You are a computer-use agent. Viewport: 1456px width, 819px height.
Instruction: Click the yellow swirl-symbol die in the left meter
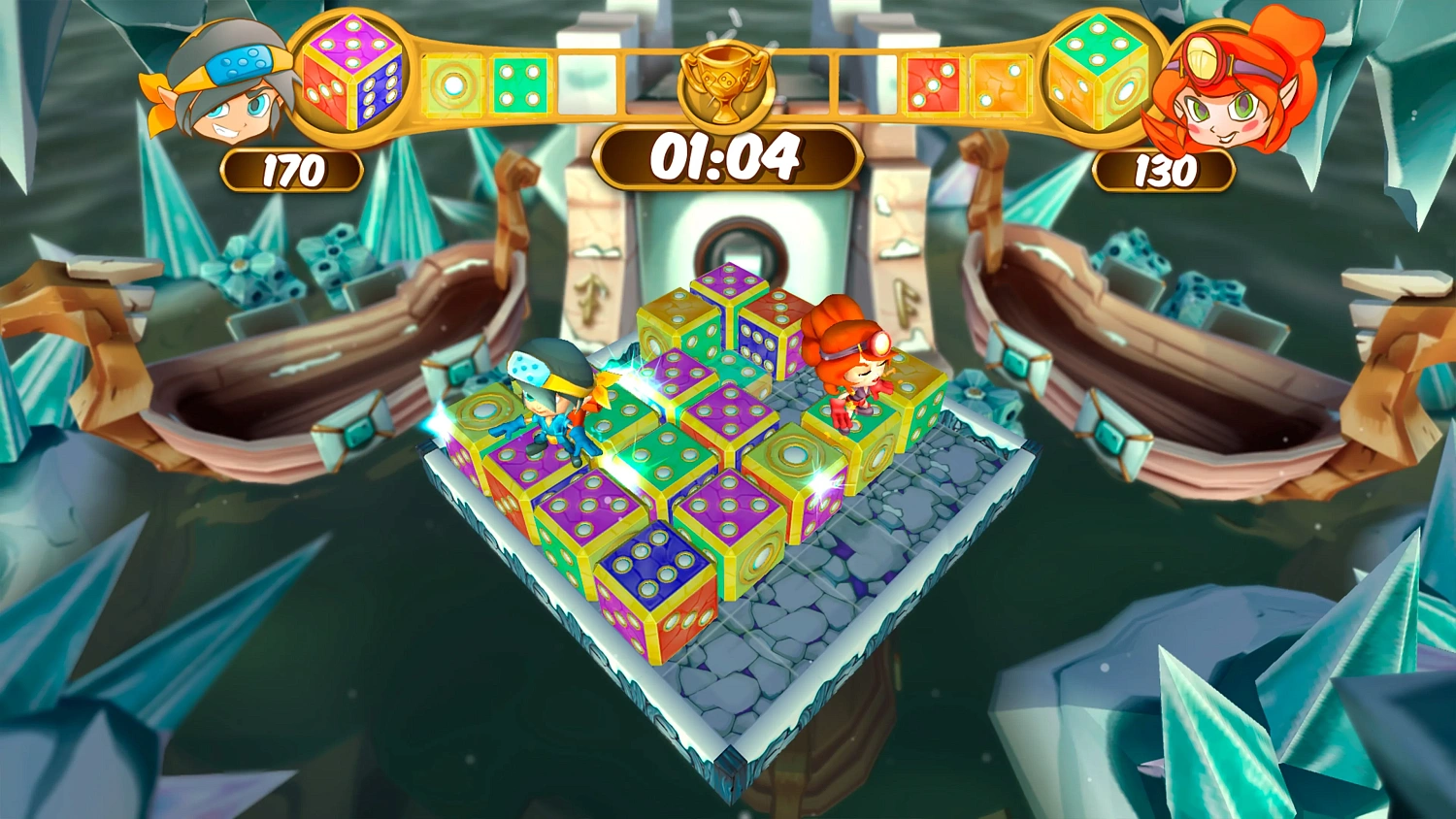point(452,82)
